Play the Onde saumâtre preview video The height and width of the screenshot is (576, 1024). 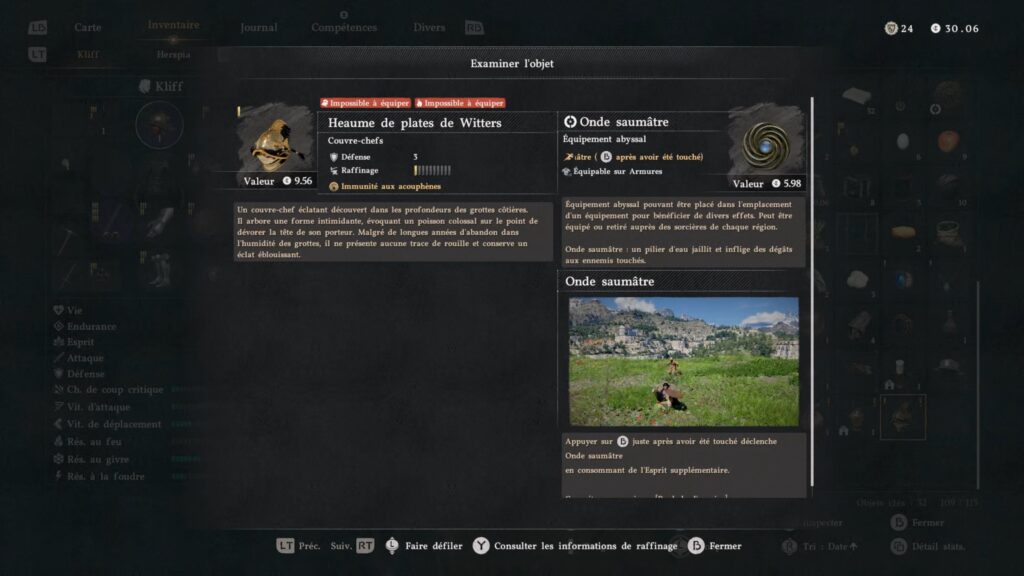tap(684, 361)
